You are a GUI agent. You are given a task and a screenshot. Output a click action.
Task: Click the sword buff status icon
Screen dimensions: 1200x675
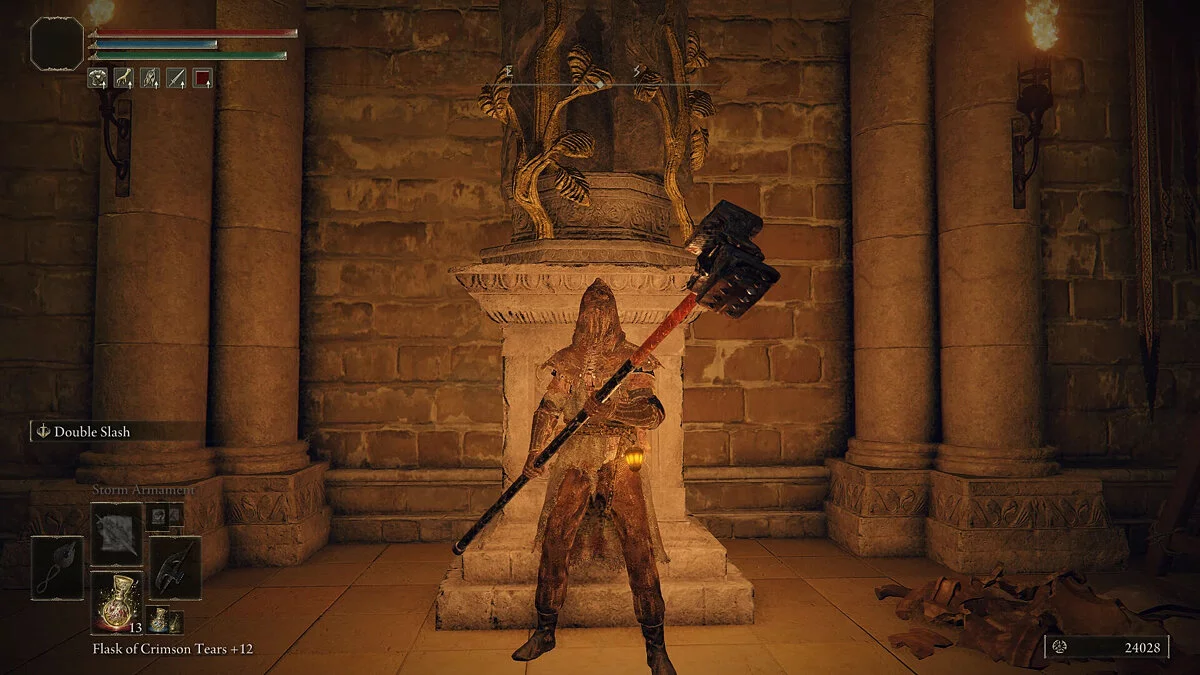pos(176,76)
